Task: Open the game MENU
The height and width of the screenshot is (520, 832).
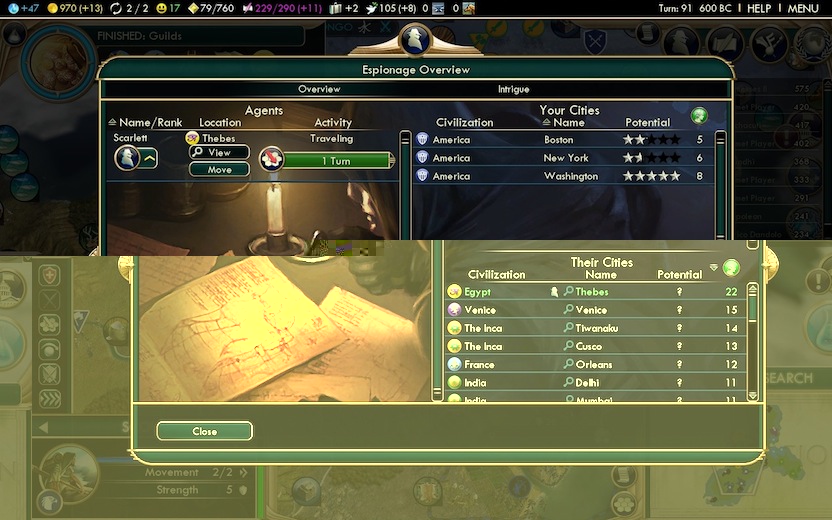Action: [802, 8]
